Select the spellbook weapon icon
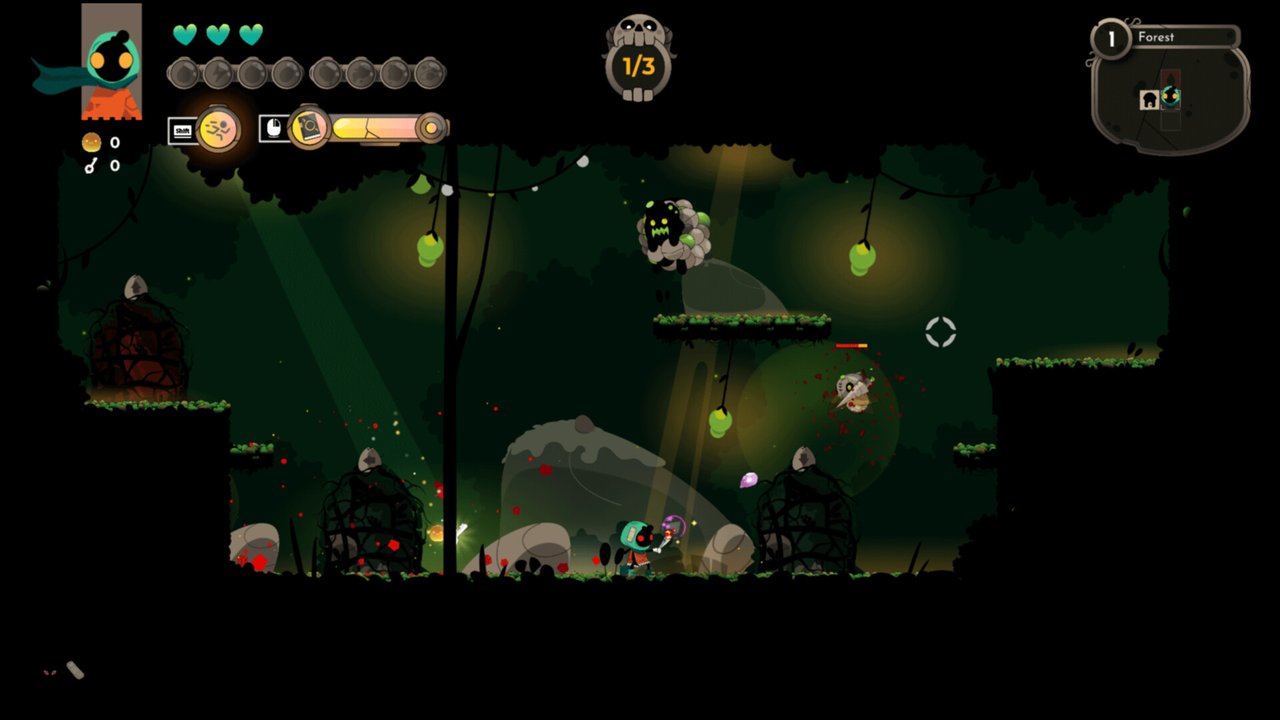The image size is (1280, 720). pos(309,128)
